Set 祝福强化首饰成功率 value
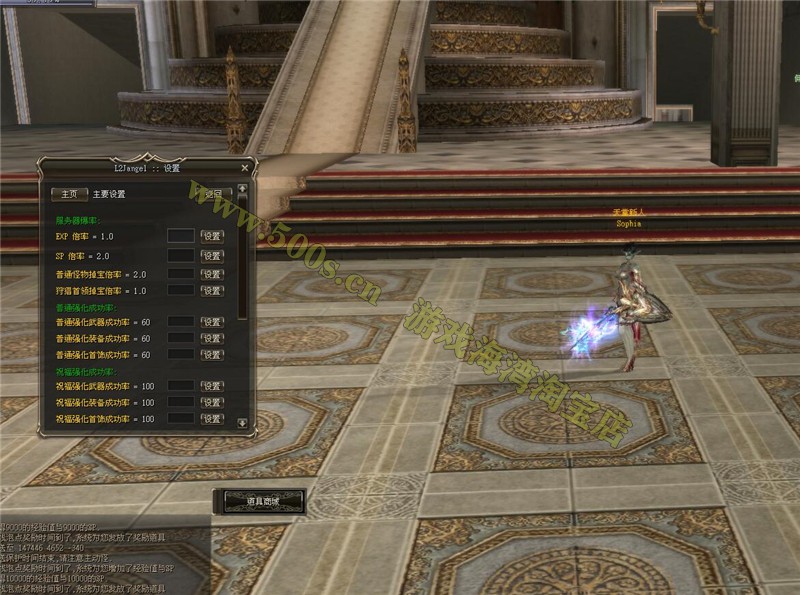Viewport: 800px width, 595px height. (212, 419)
